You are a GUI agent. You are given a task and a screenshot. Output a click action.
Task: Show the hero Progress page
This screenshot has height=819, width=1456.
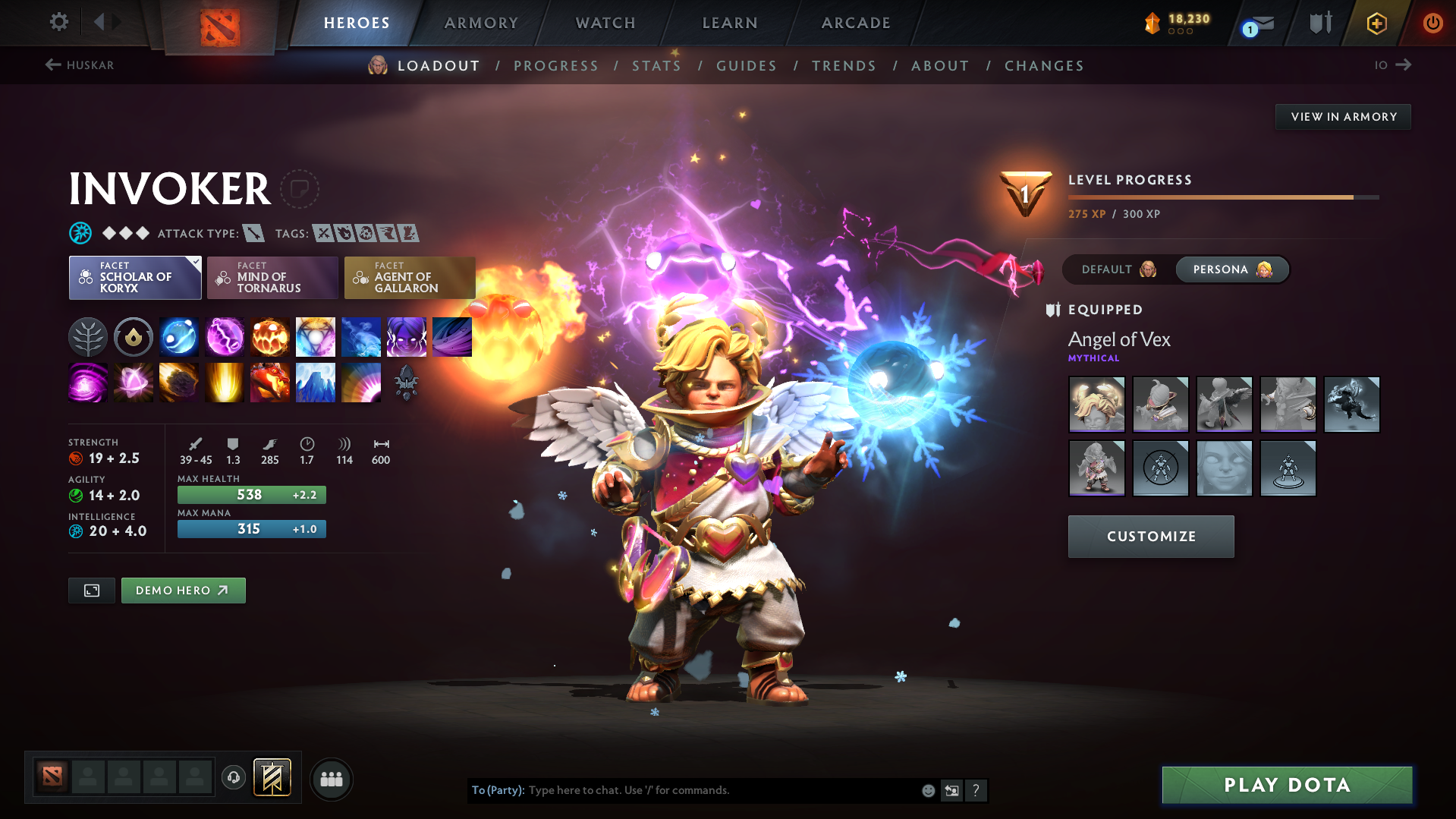556,66
